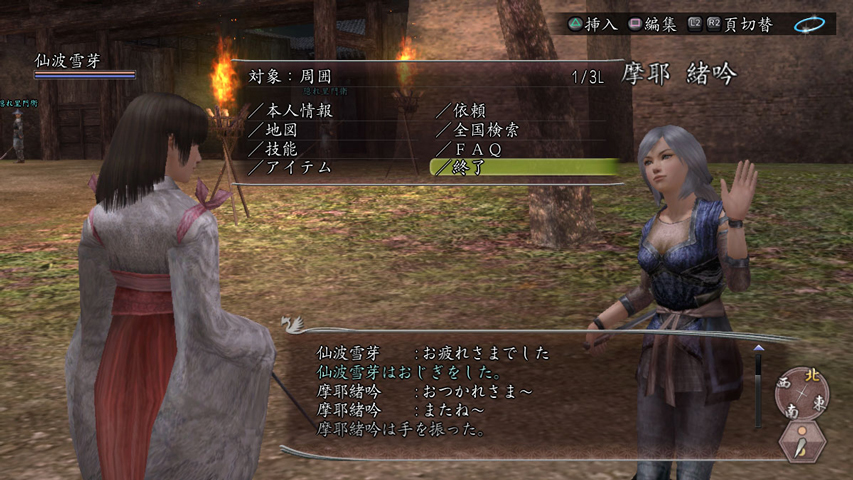Click the chat log scrollbar arrow

[x=758, y=350]
